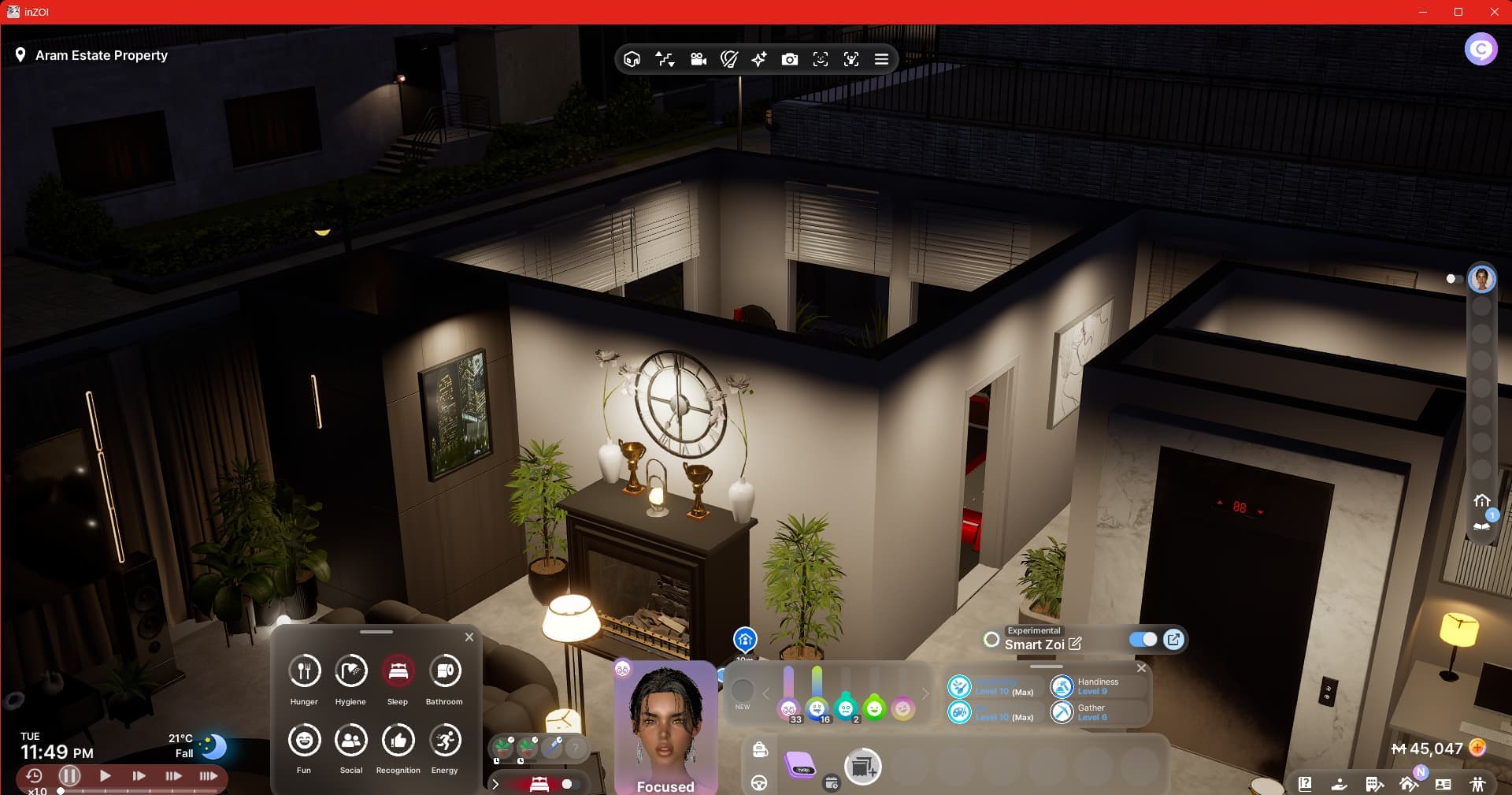Change floors with the stairs icon

tap(665, 60)
